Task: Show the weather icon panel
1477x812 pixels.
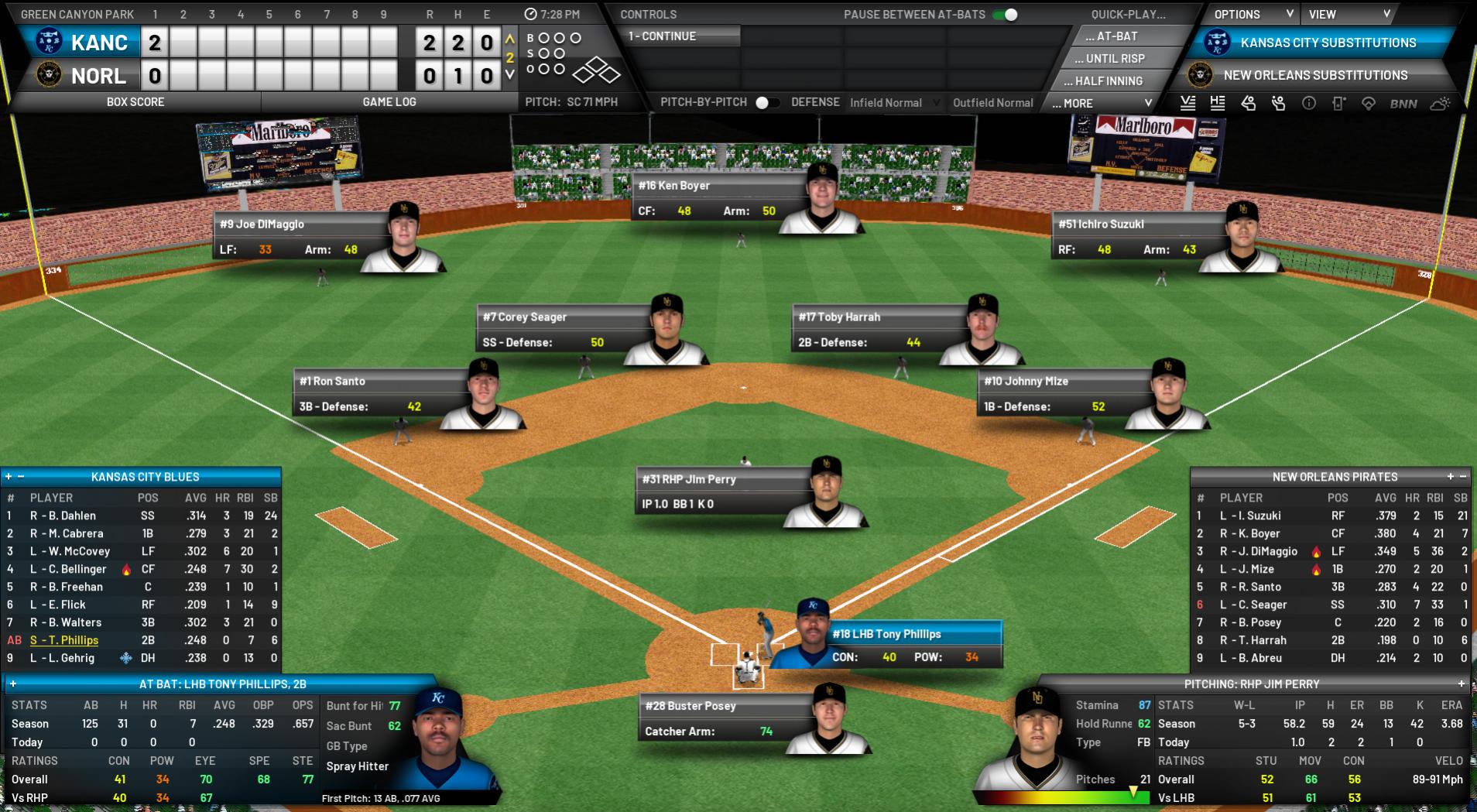Action: point(1440,104)
